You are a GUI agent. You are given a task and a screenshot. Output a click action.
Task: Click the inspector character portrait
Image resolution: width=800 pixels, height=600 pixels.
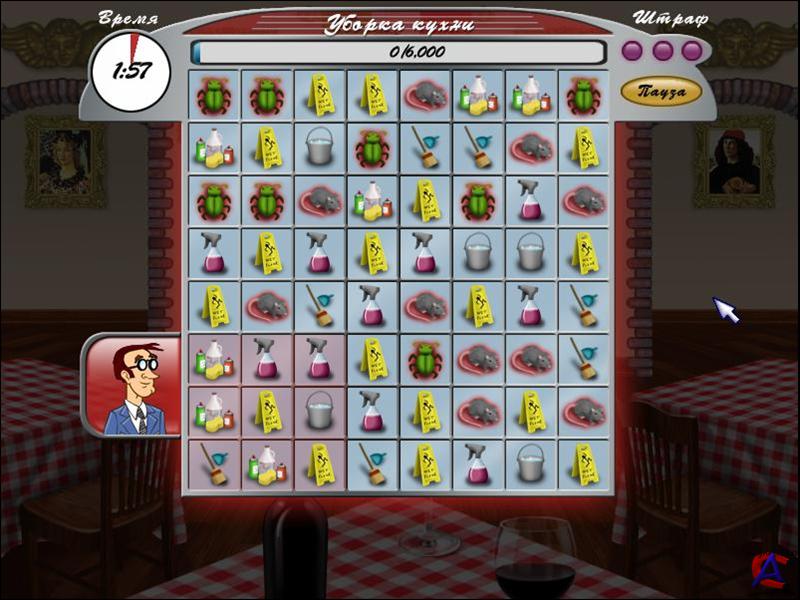134,385
